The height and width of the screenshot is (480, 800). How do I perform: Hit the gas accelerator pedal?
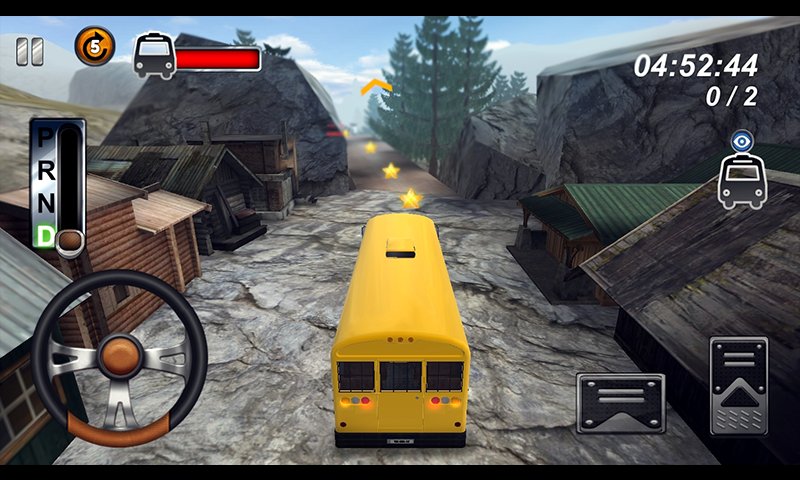click(738, 385)
